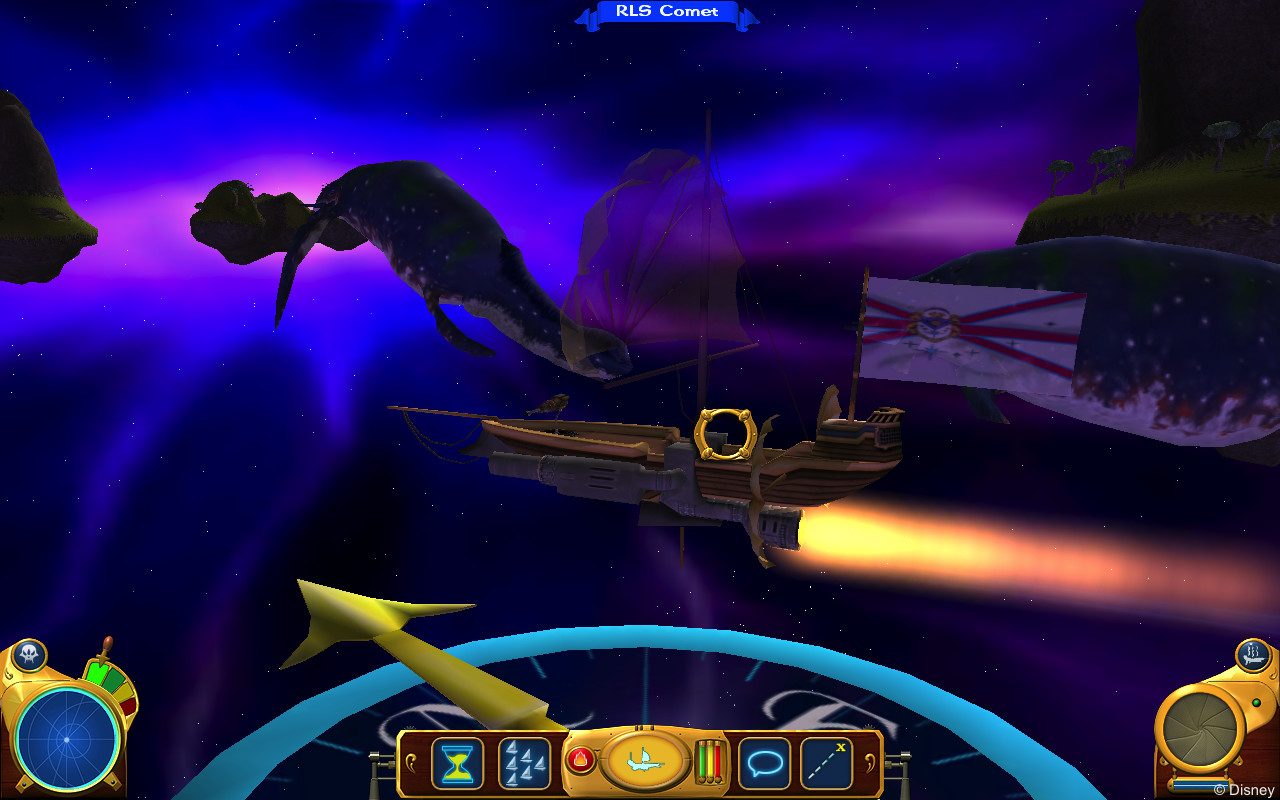Select the ship portrait in the gold oval

(x=648, y=763)
